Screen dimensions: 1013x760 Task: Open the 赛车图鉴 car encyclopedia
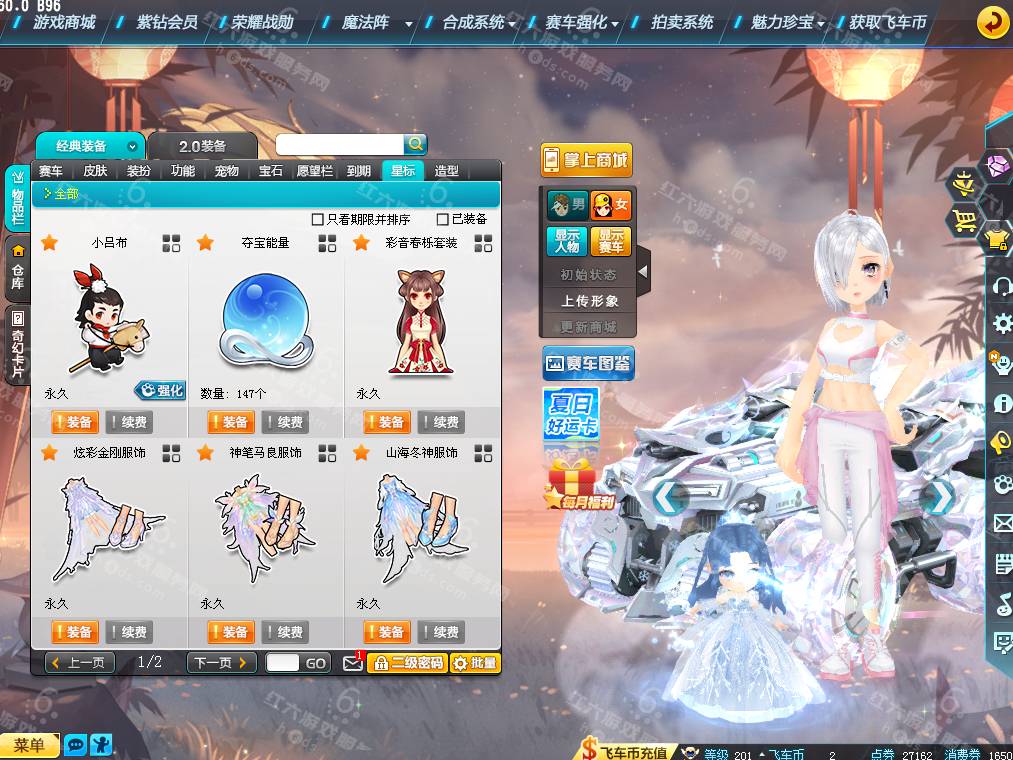tap(588, 364)
